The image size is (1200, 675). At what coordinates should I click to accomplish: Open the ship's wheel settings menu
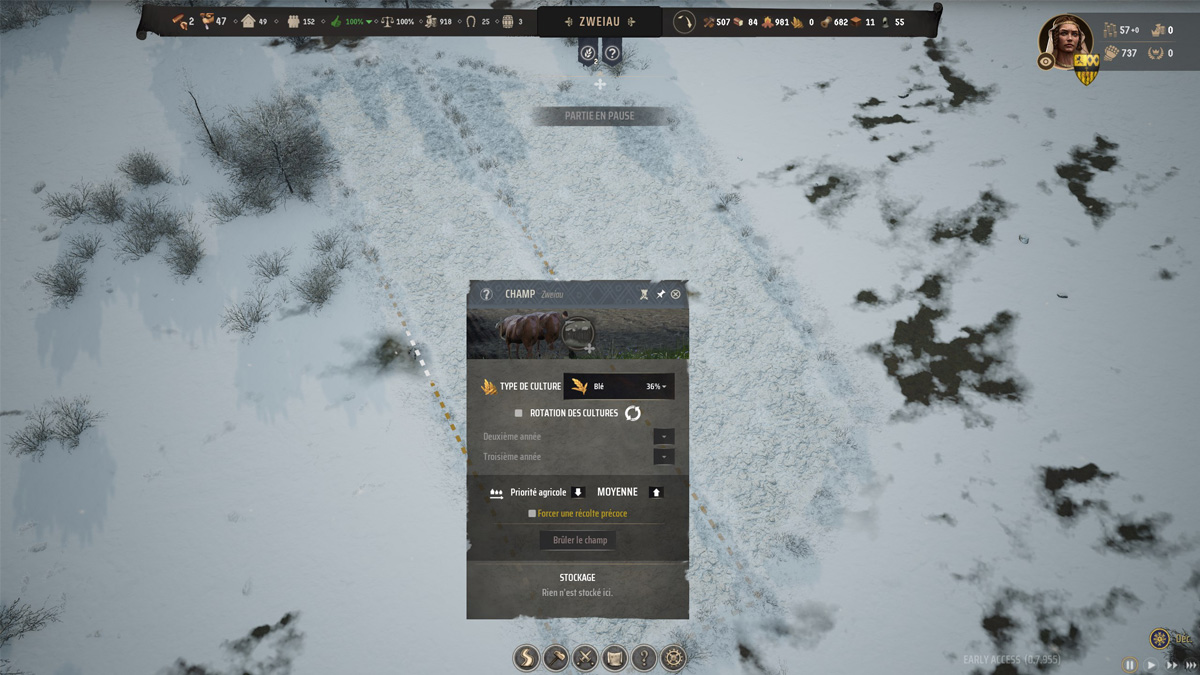(x=674, y=657)
